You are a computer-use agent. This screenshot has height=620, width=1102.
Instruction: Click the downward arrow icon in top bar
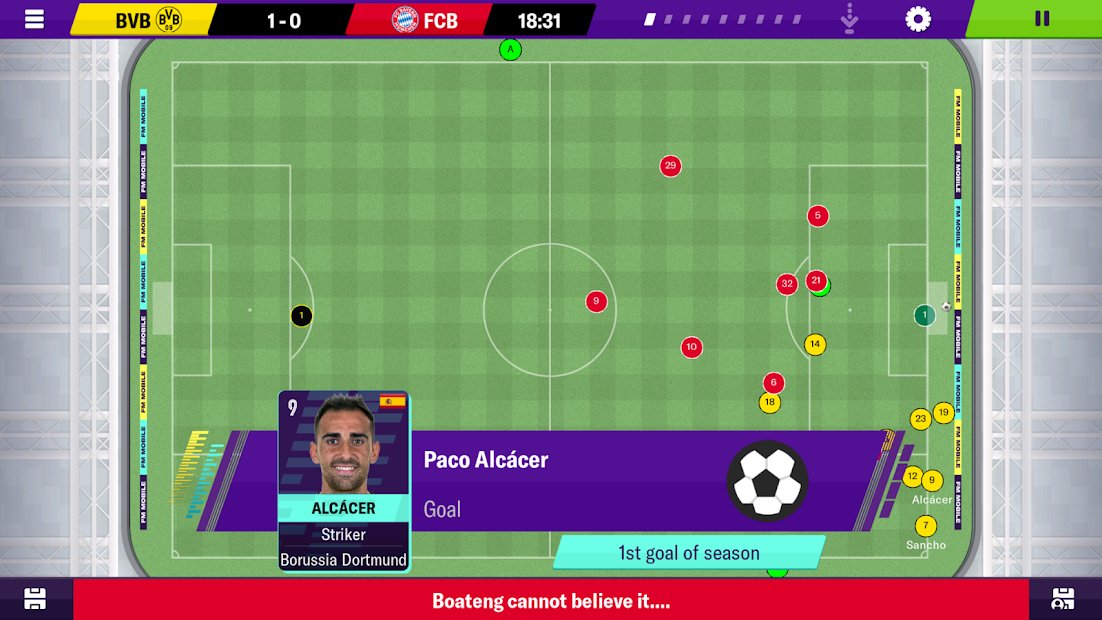click(x=851, y=19)
